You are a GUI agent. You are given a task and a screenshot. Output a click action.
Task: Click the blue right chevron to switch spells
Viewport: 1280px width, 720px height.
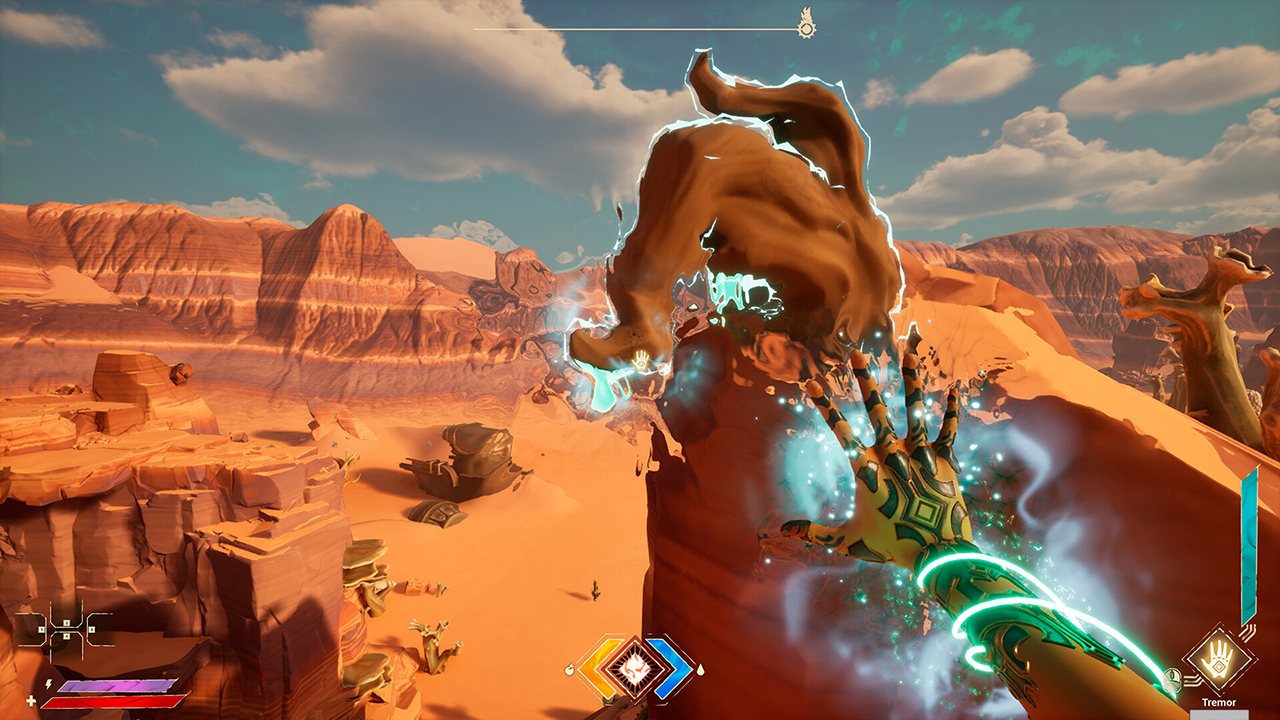(x=673, y=668)
